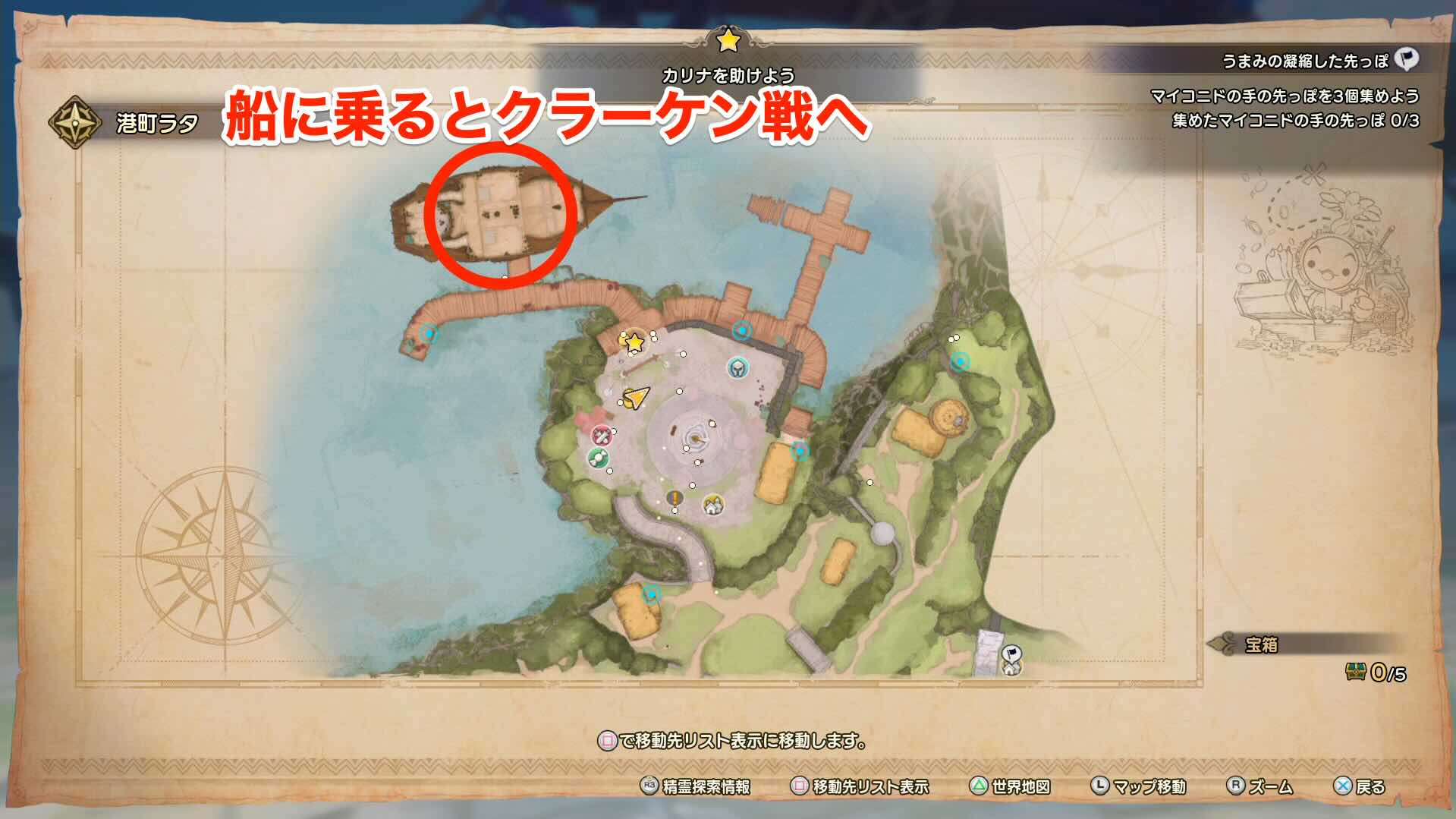Viewport: 1456px width, 819px height.
Task: Open the armor shop helmet icon
Action: pyautogui.click(x=737, y=368)
